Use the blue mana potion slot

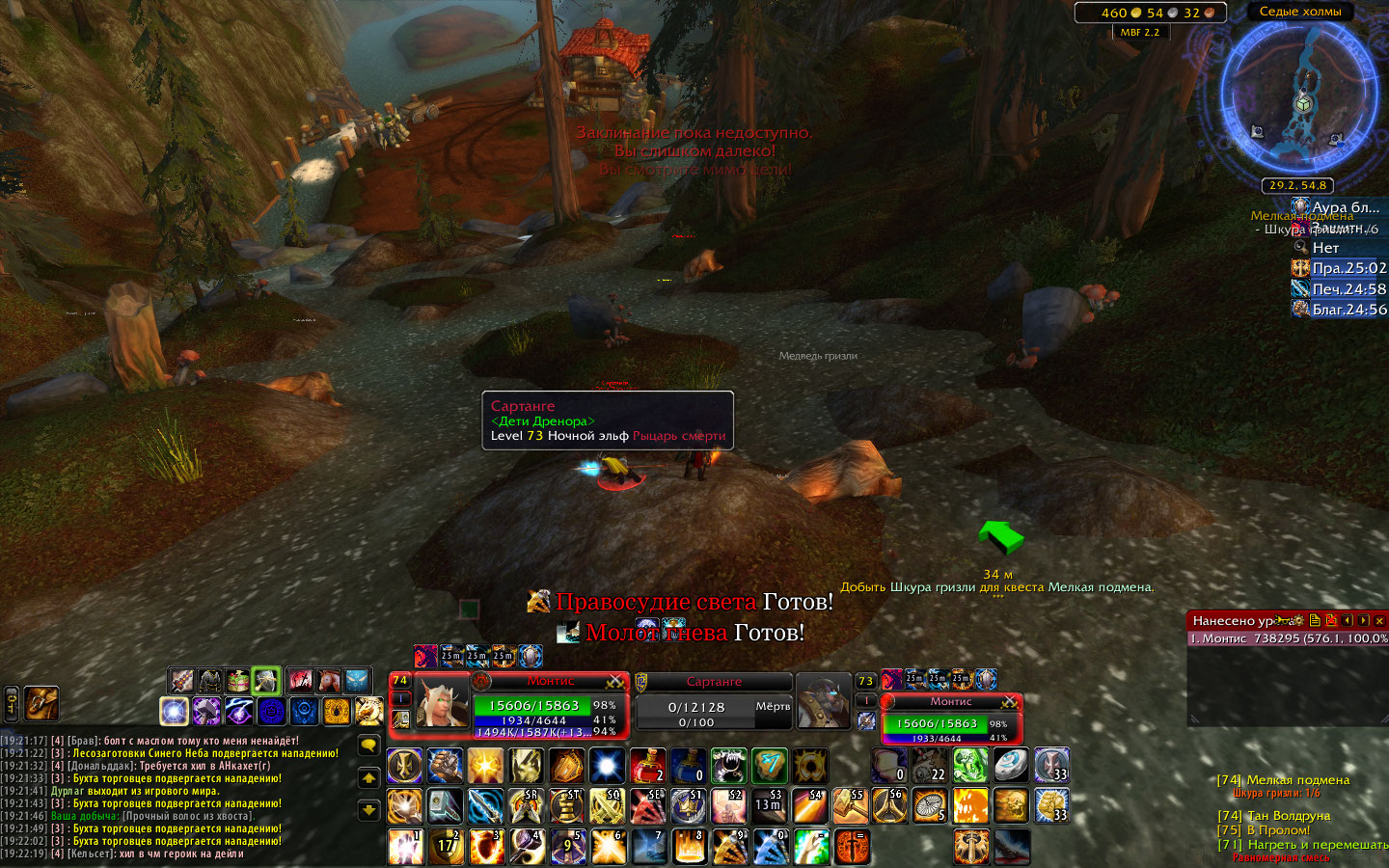pos(688,766)
